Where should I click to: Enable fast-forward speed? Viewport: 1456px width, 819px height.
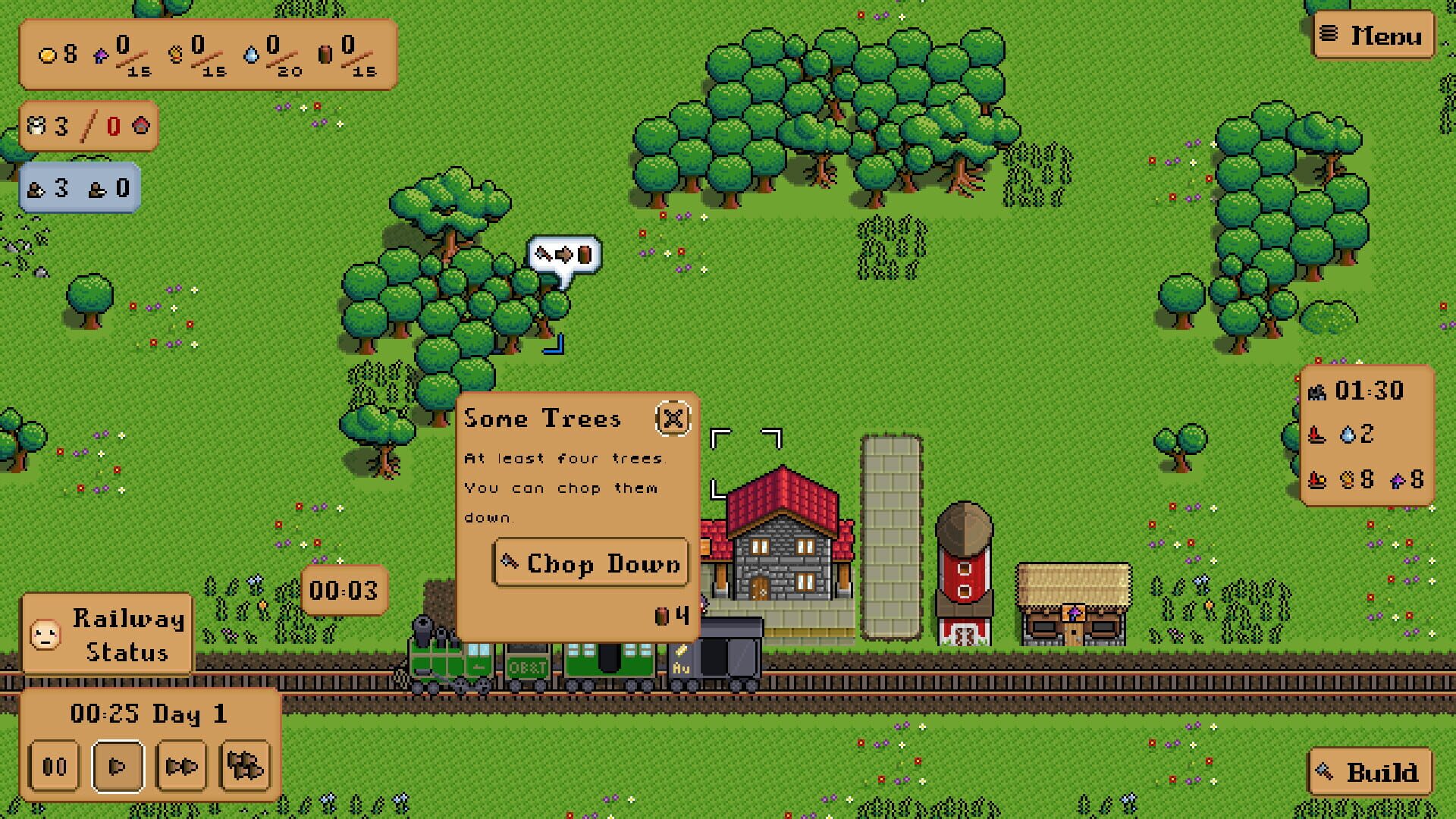pos(182,765)
